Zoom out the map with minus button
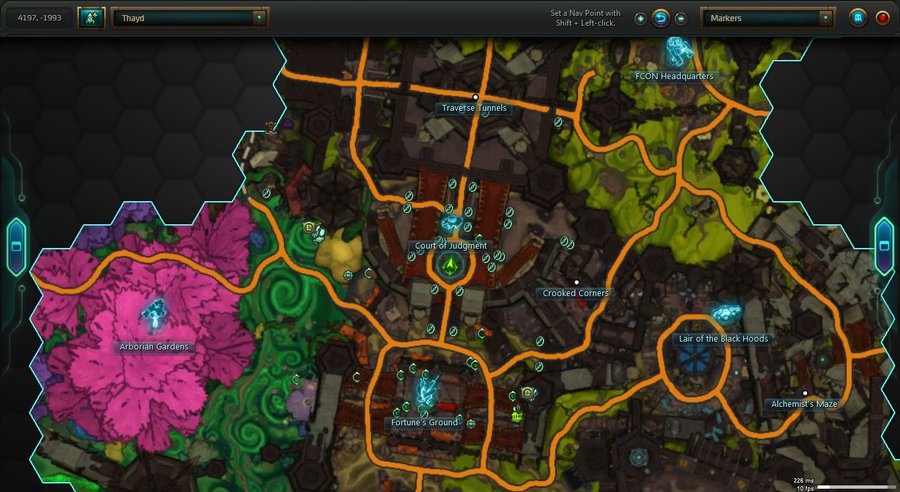 tap(681, 18)
